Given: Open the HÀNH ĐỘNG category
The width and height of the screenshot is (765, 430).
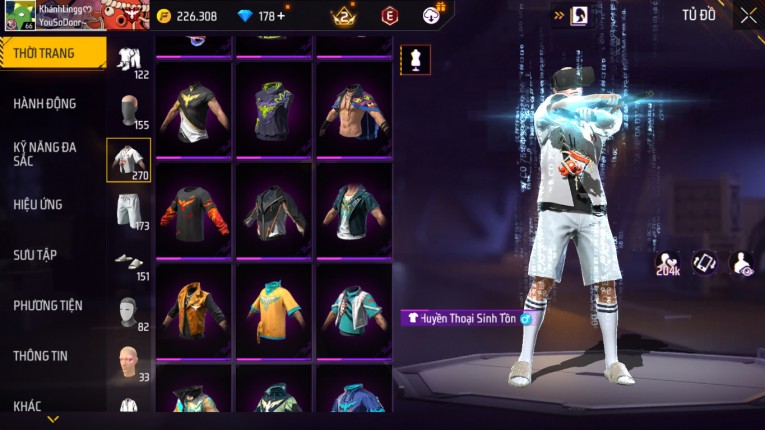Looking at the screenshot, I should point(45,103).
